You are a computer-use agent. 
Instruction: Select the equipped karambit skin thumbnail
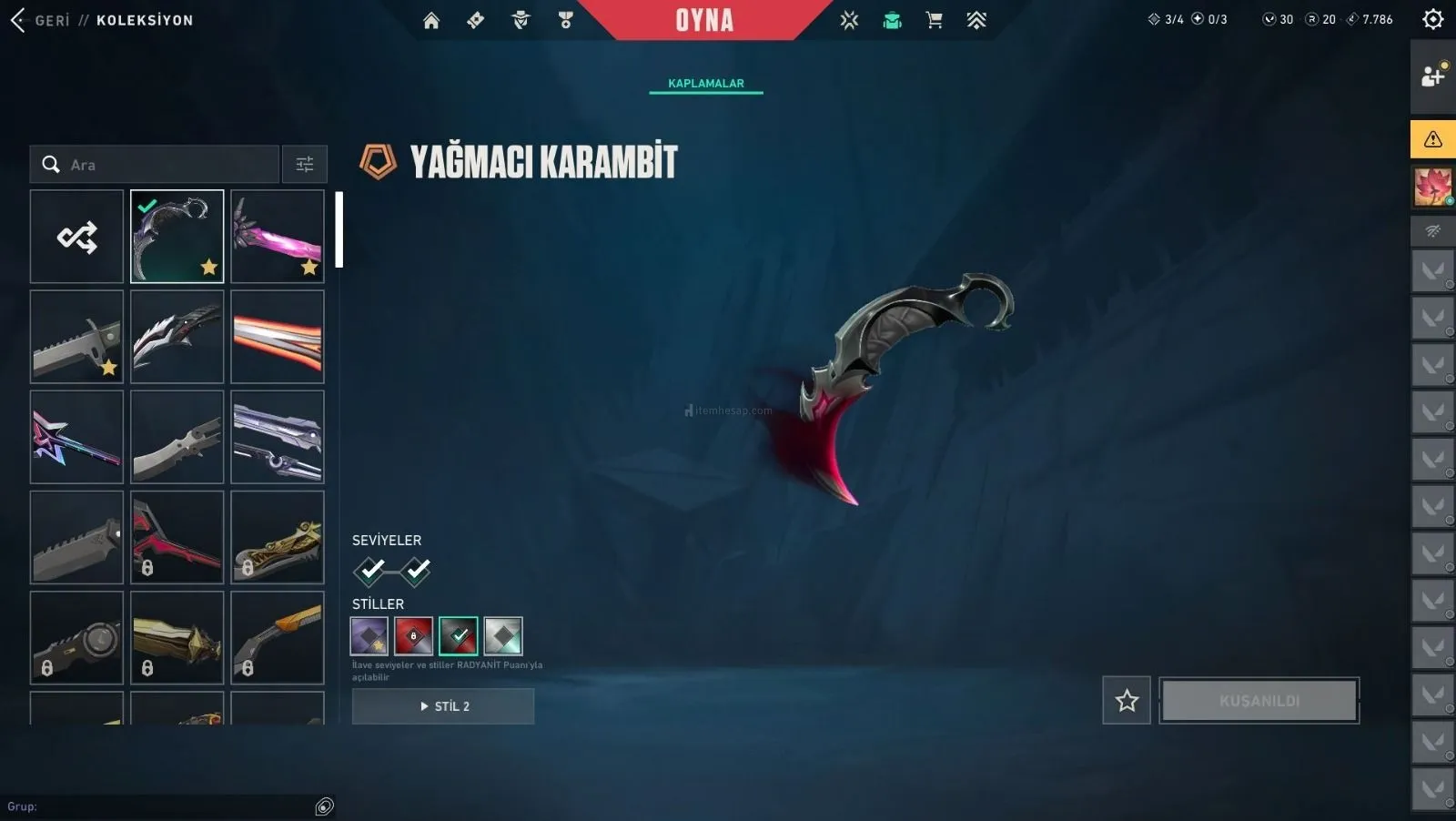(x=177, y=237)
